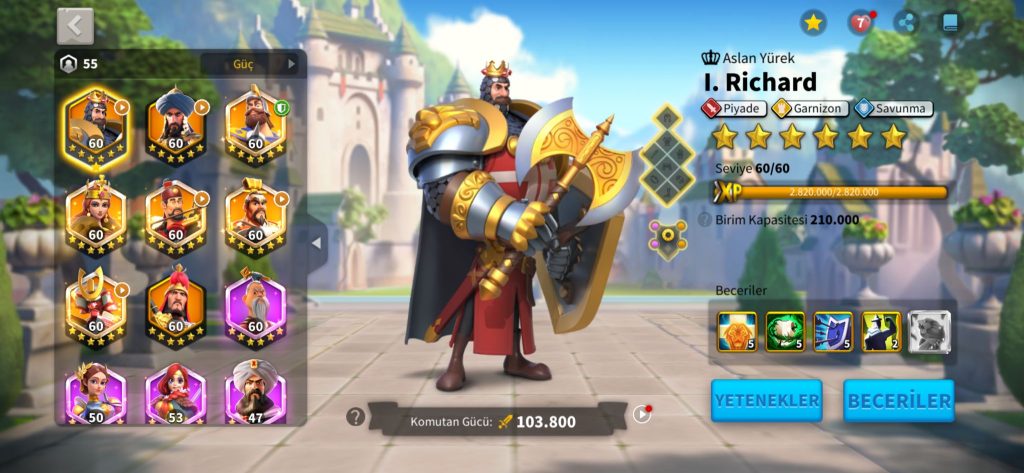The height and width of the screenshot is (473, 1024).
Task: Inspect the blue shield skill icon
Action: [833, 332]
